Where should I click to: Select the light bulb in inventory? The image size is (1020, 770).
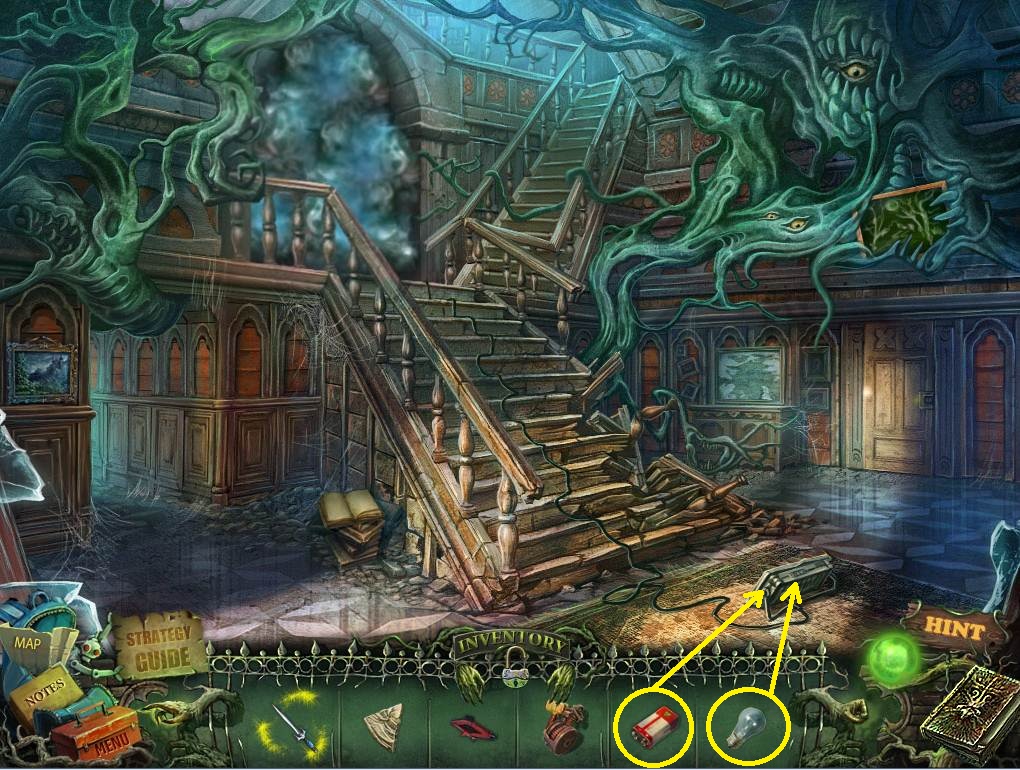[x=748, y=730]
